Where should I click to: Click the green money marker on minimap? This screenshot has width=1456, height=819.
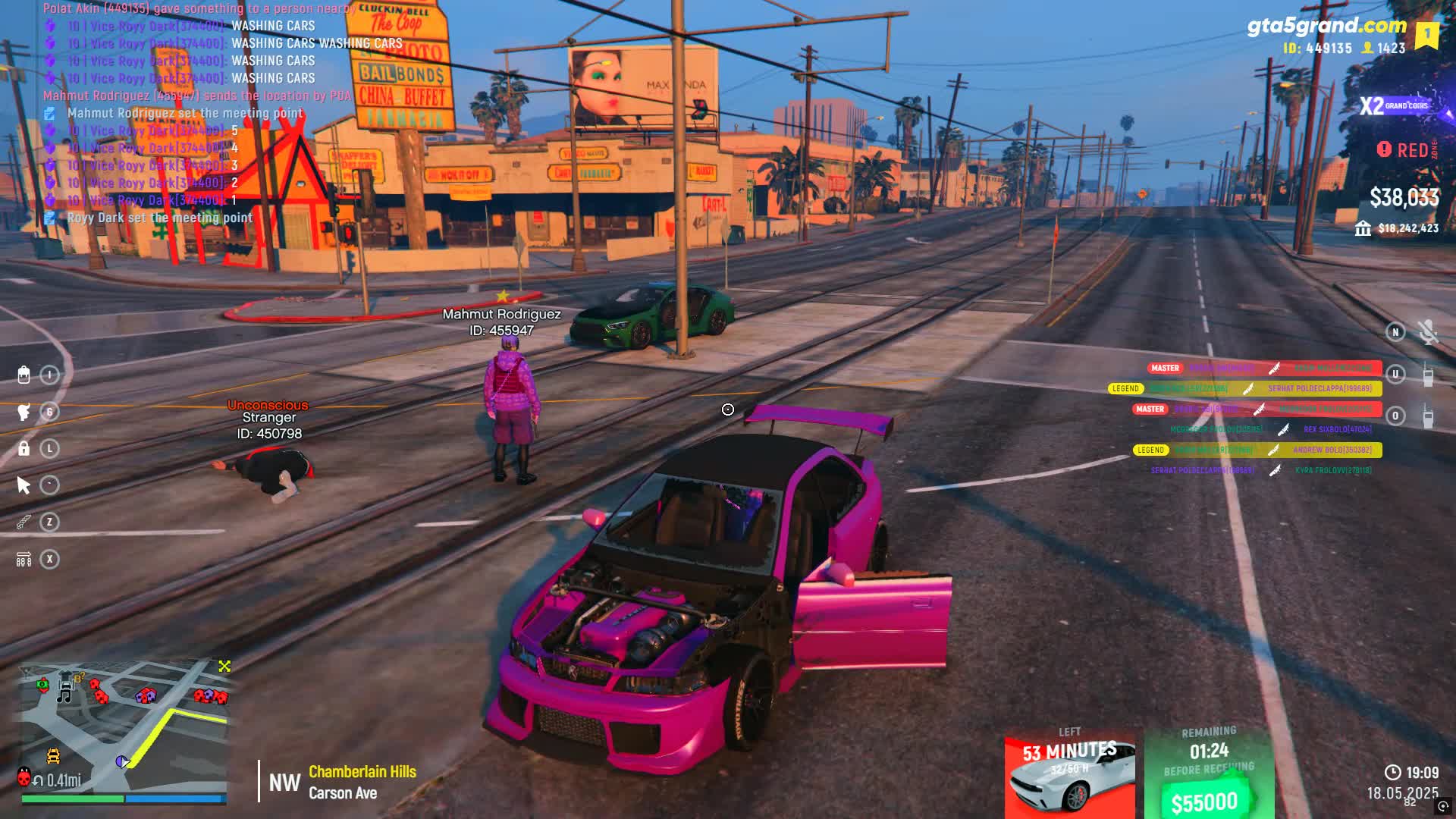click(x=42, y=685)
